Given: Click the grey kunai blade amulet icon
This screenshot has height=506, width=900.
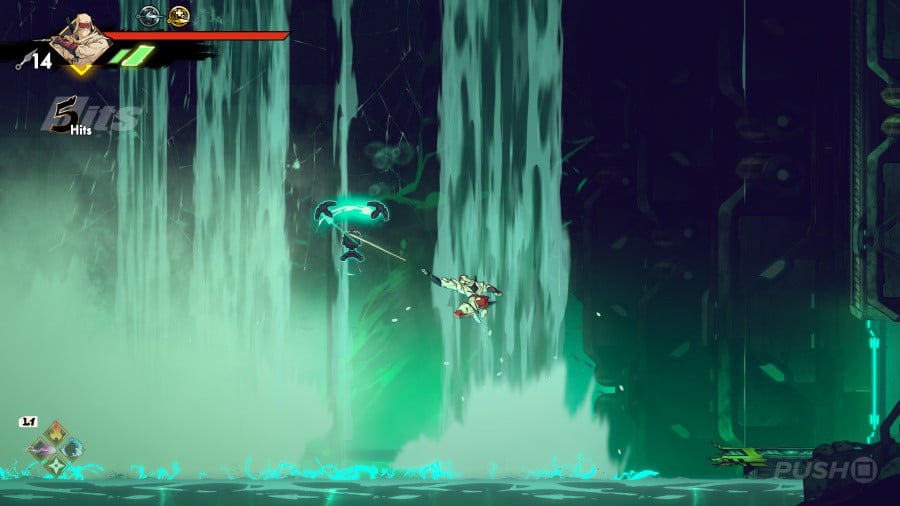Looking at the screenshot, I should tap(149, 15).
